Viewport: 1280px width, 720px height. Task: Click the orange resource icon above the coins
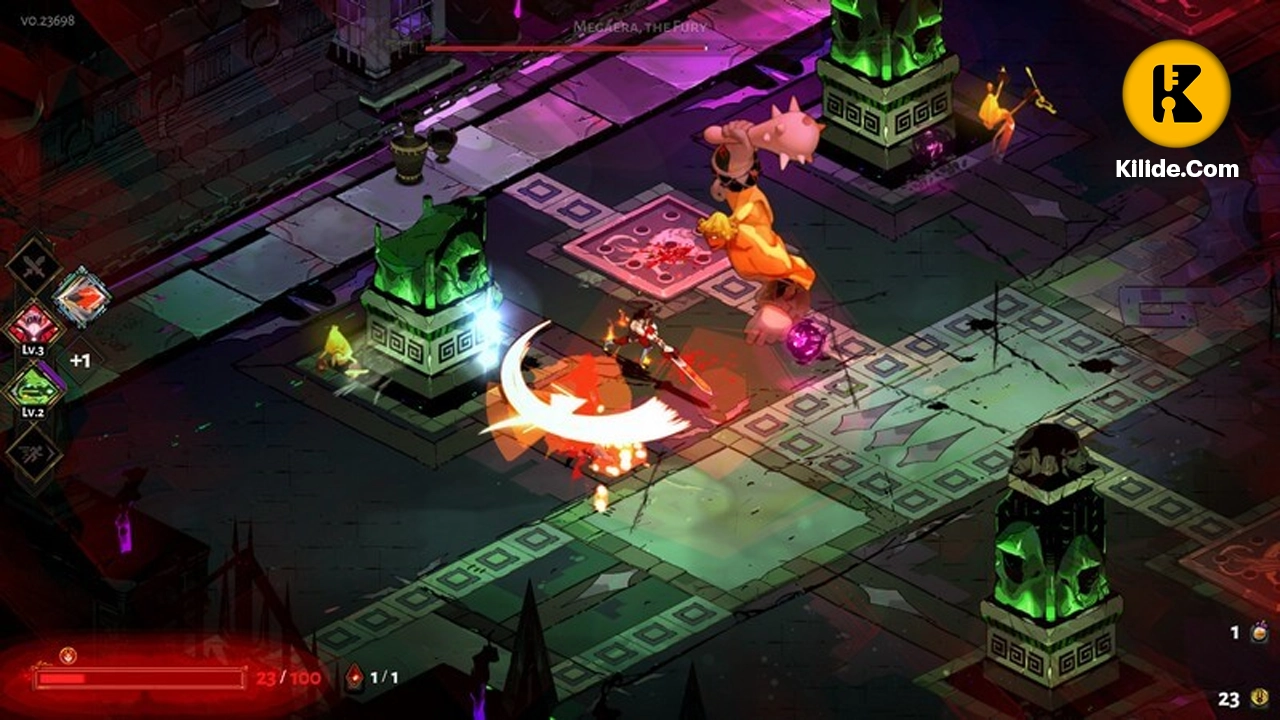click(1259, 632)
